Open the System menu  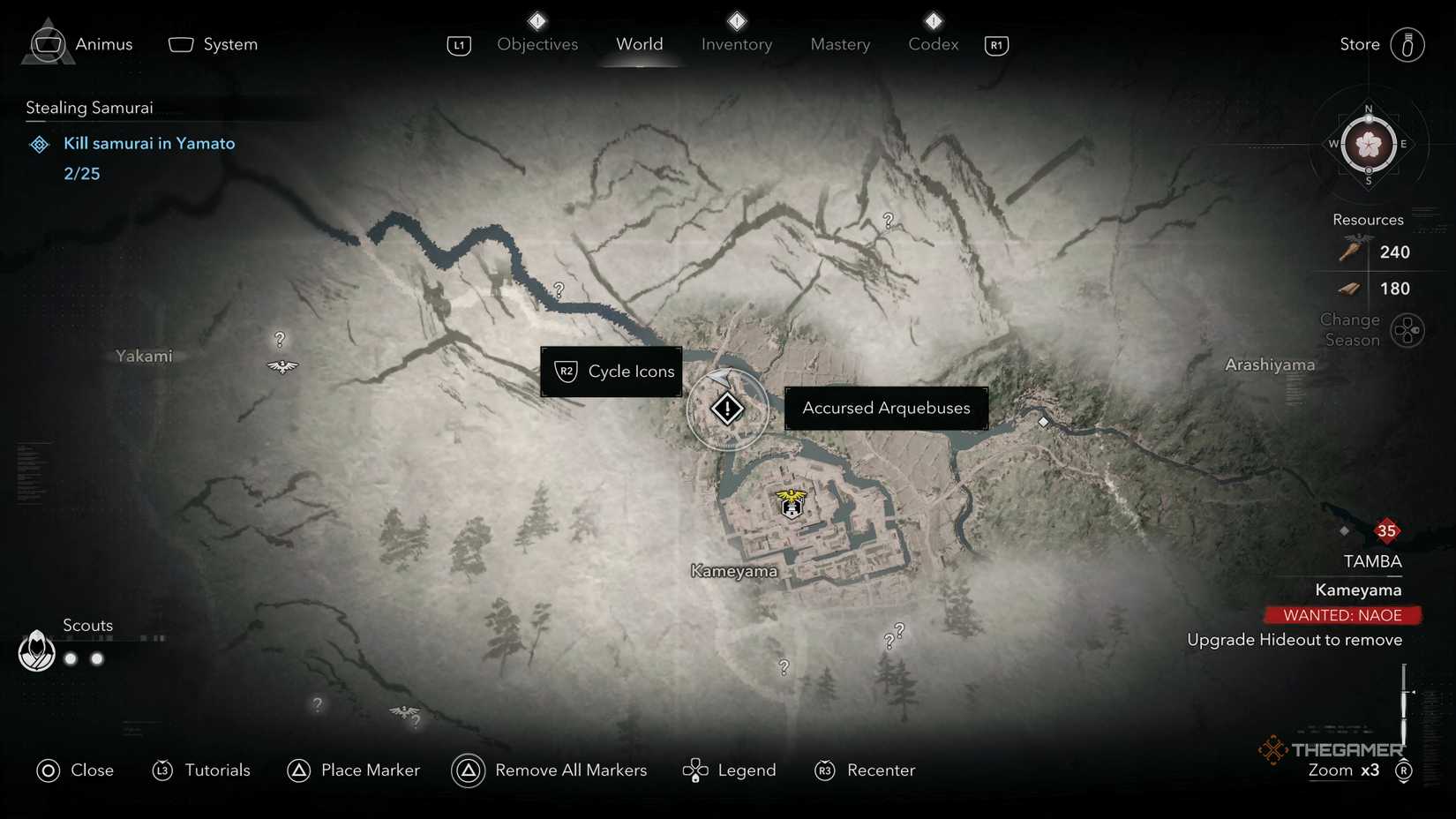212,43
